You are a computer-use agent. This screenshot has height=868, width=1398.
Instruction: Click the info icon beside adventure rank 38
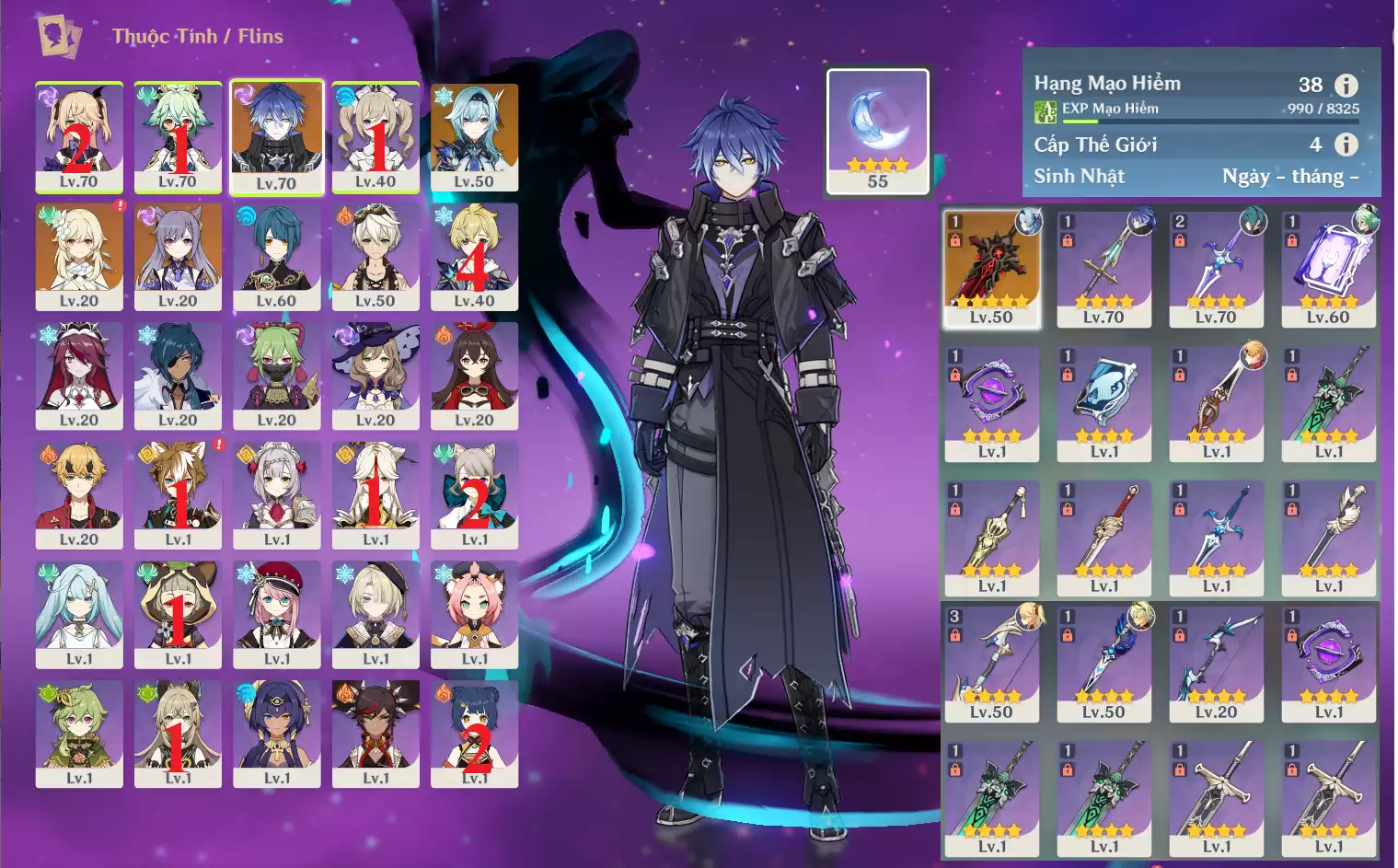pyautogui.click(x=1346, y=86)
